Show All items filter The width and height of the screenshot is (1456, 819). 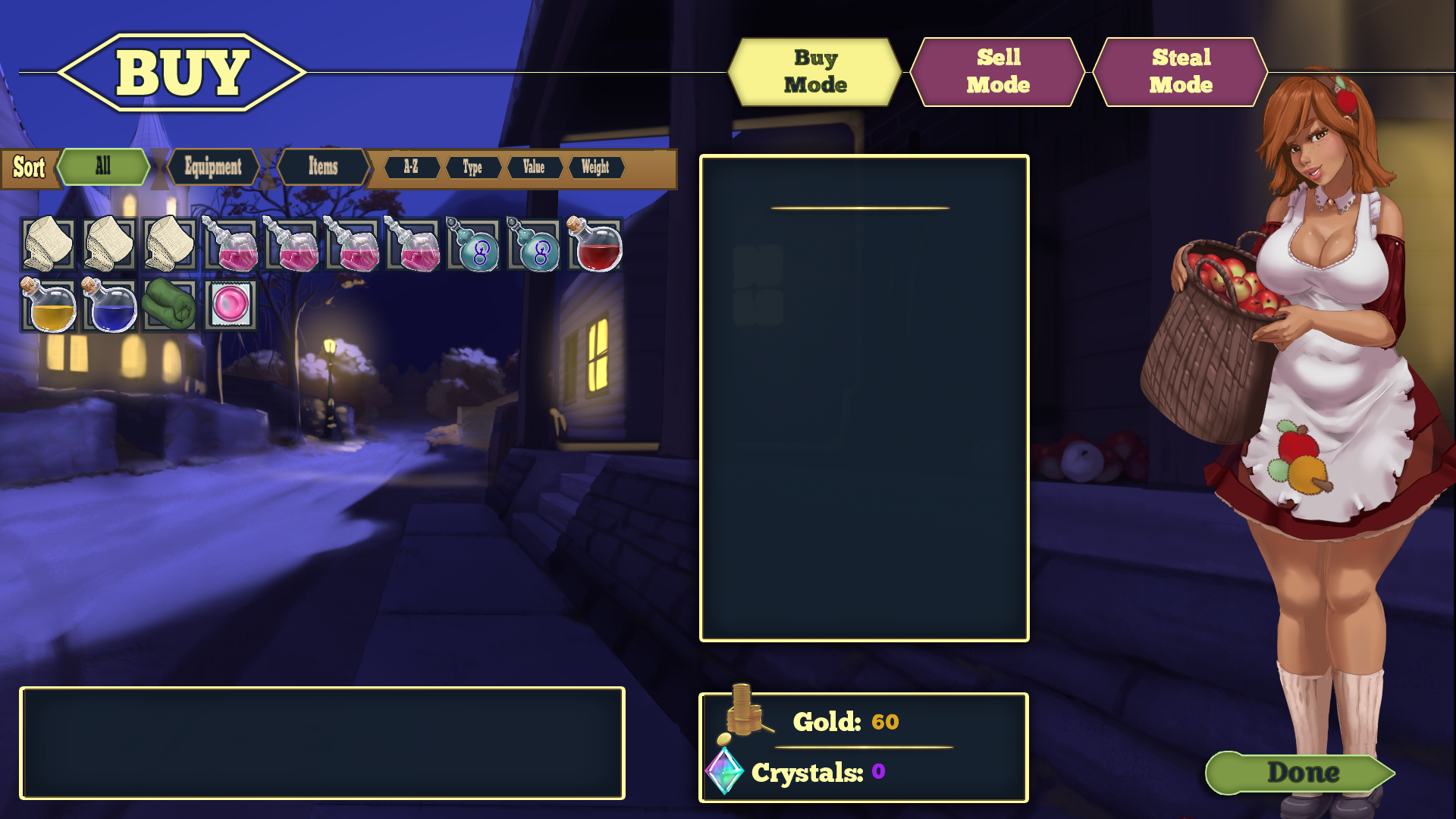pyautogui.click(x=103, y=167)
